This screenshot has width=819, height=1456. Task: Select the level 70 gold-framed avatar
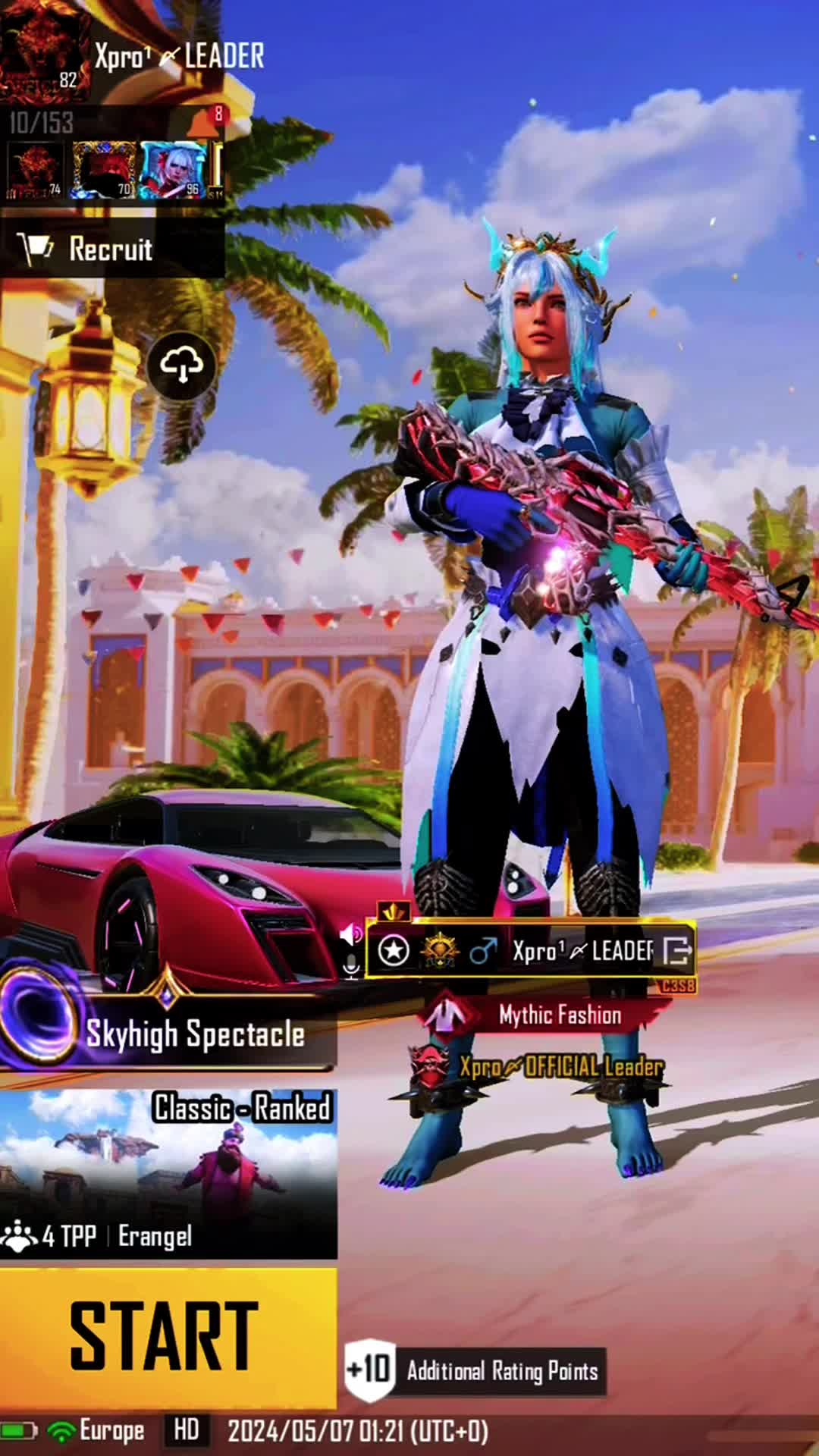tap(104, 170)
